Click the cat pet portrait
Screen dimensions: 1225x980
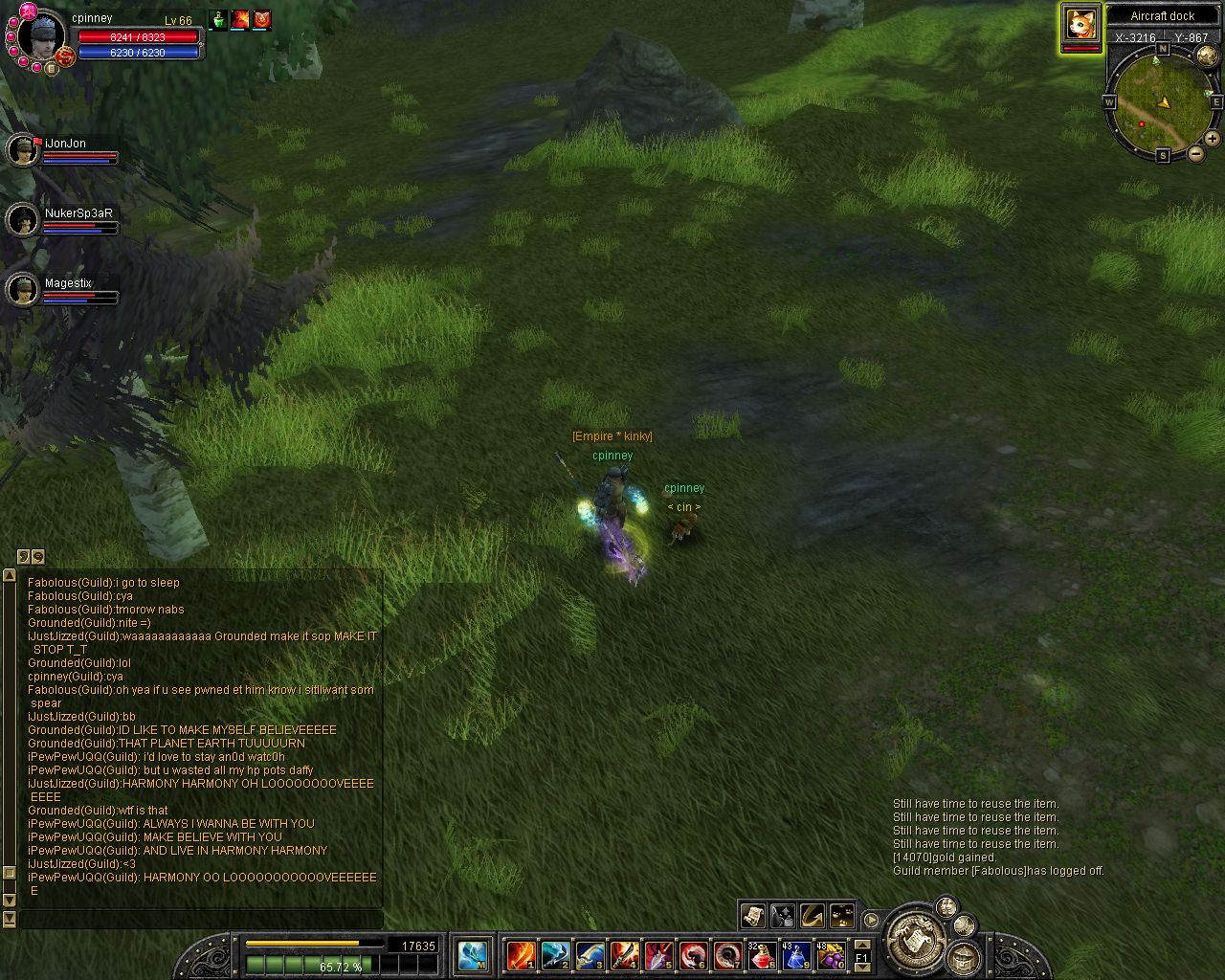(1080, 24)
